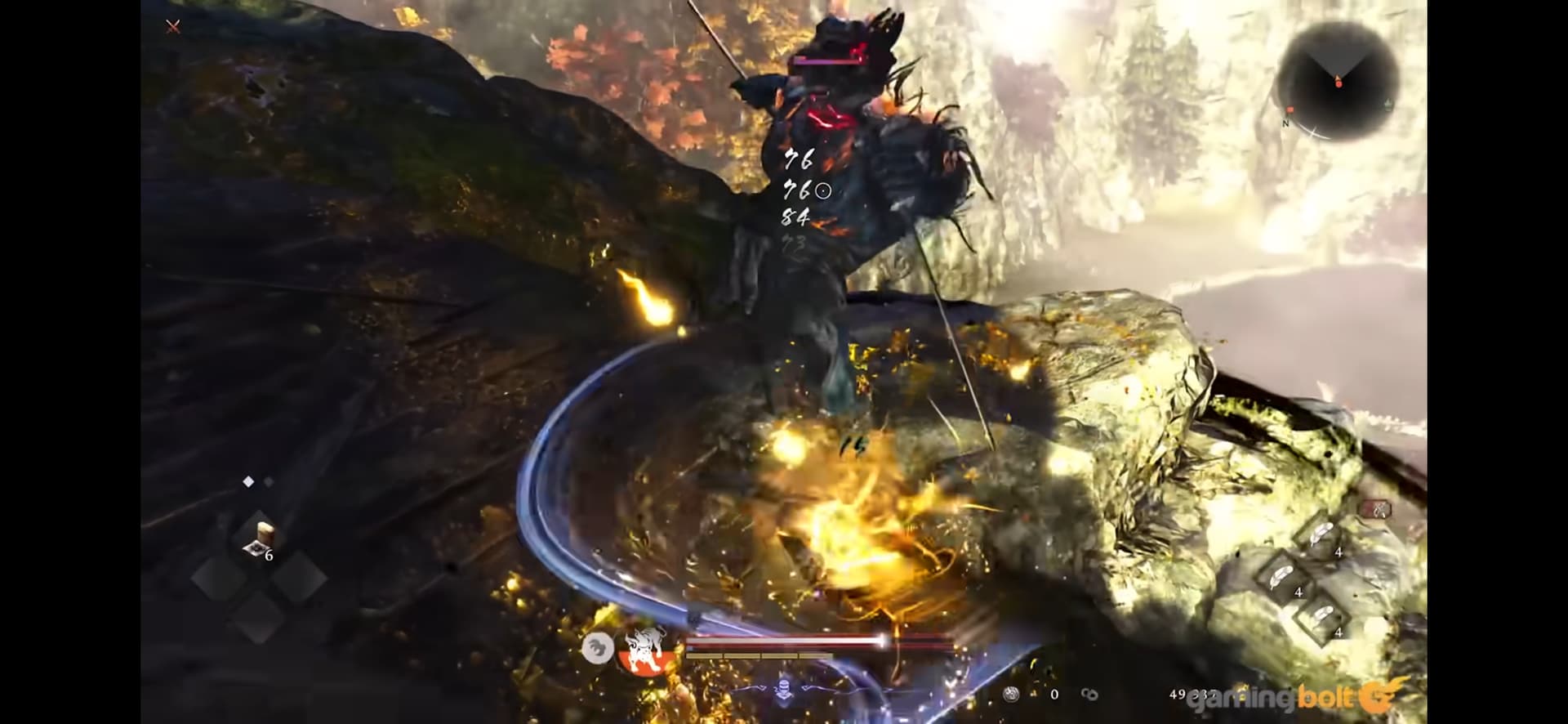Open the circular minimap compass
This screenshot has height=724, width=1568.
click(x=1338, y=80)
